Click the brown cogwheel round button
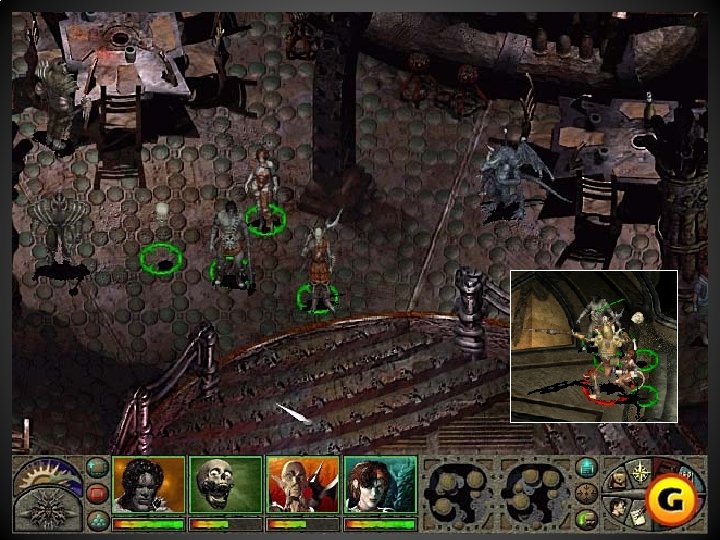 click(588, 493)
